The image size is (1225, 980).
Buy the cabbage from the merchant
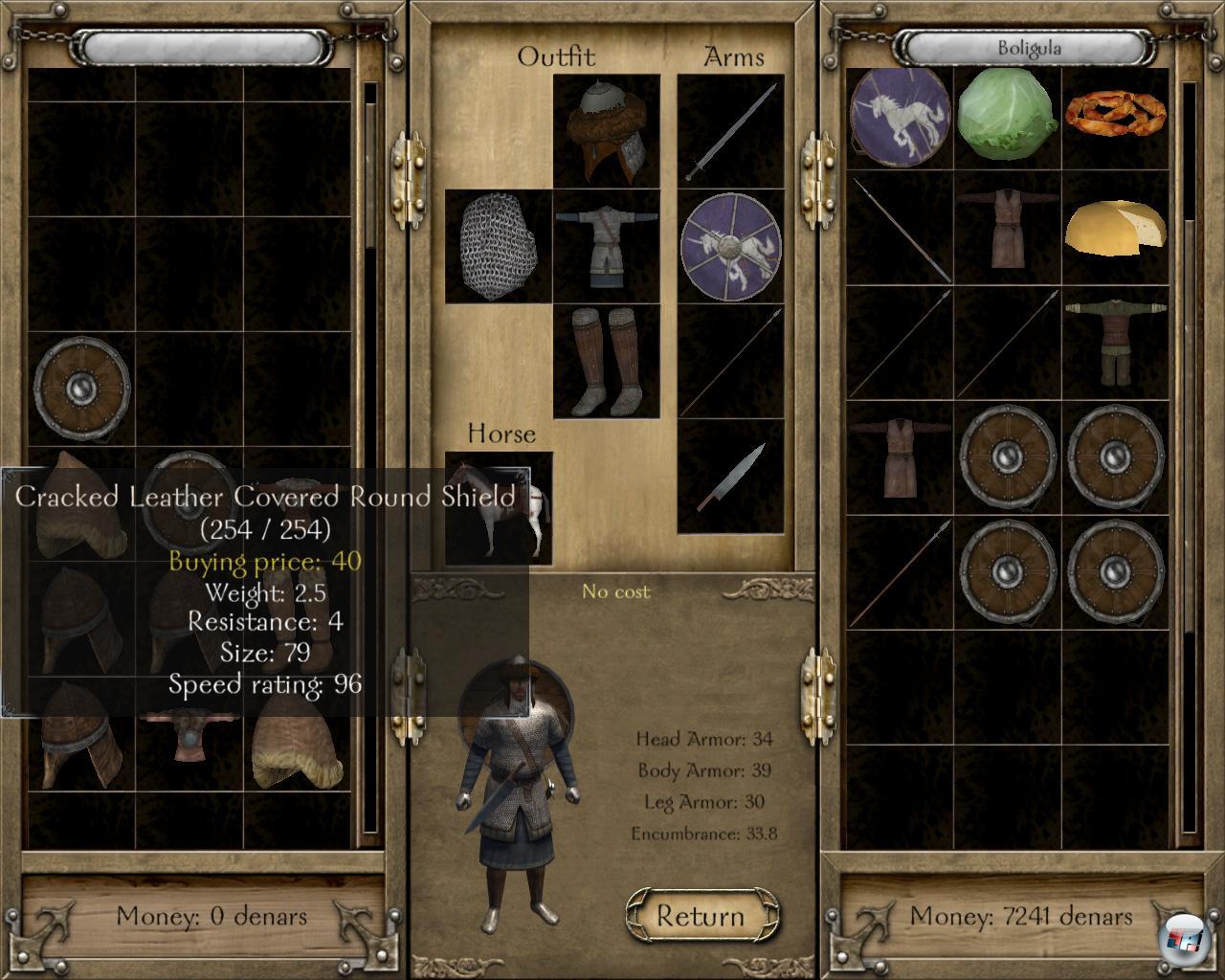pos(1007,115)
